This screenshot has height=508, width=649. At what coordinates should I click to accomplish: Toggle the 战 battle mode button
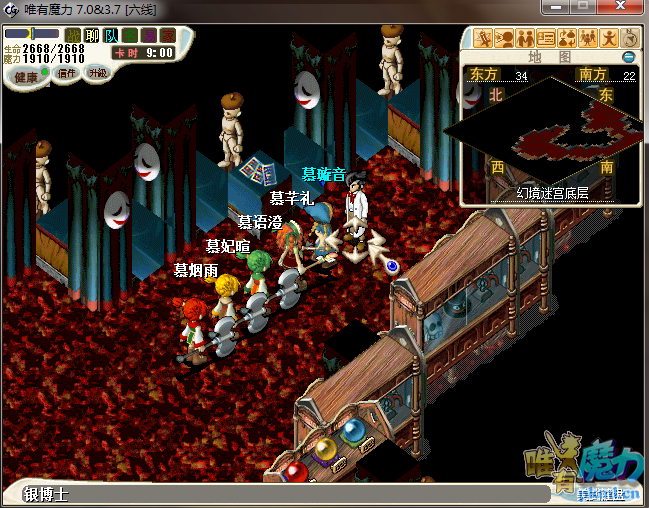[72, 35]
